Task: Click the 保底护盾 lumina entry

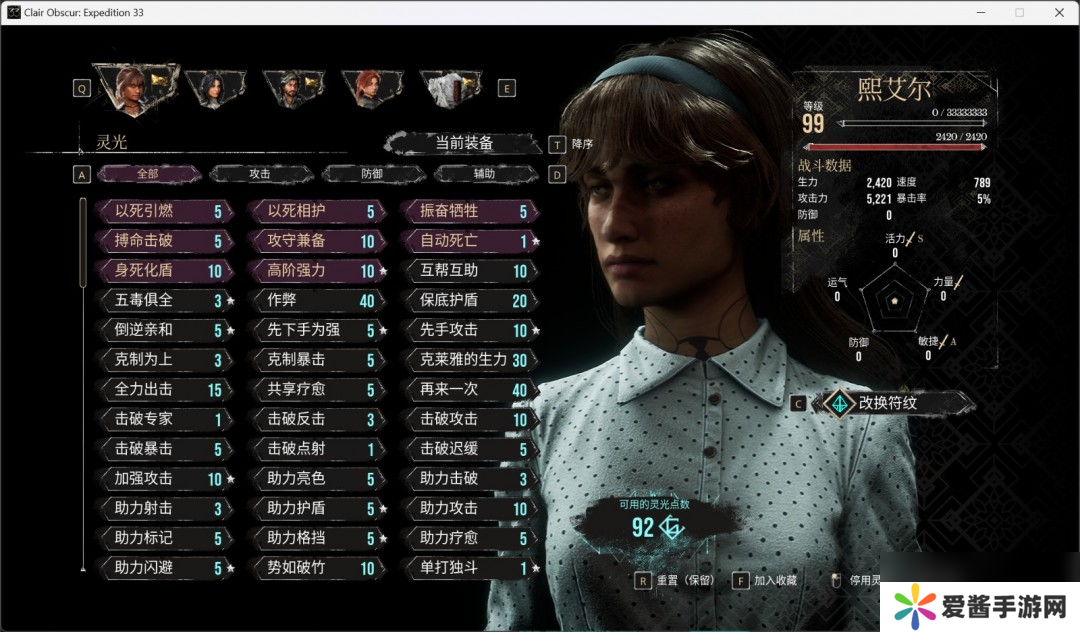Action: click(467, 301)
